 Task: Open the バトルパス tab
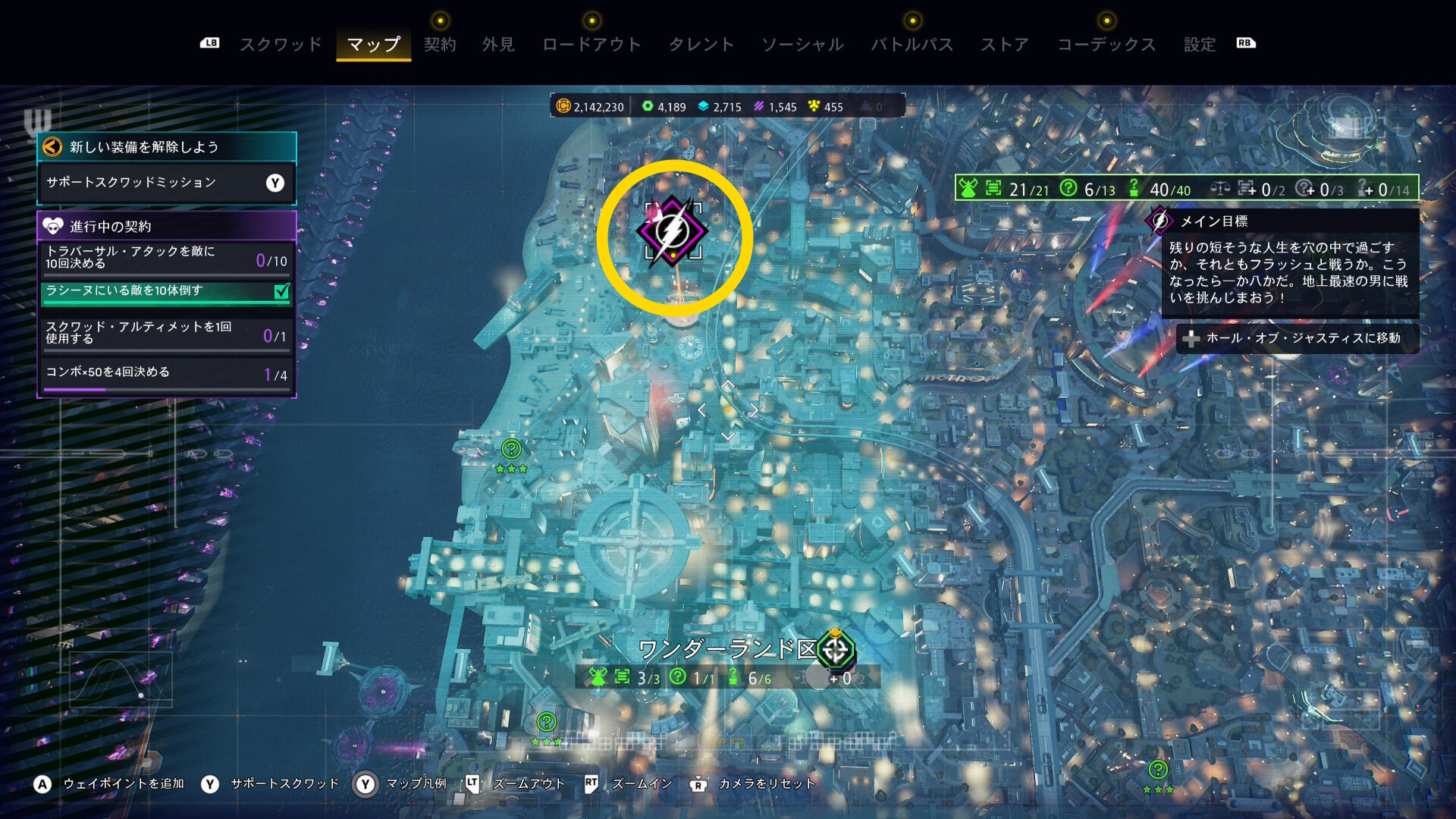[912, 45]
